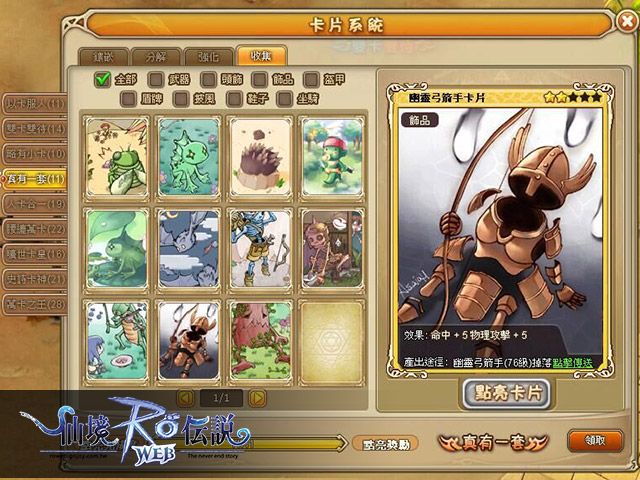Open the 分解 tab
The image size is (640, 480).
[x=155, y=57]
